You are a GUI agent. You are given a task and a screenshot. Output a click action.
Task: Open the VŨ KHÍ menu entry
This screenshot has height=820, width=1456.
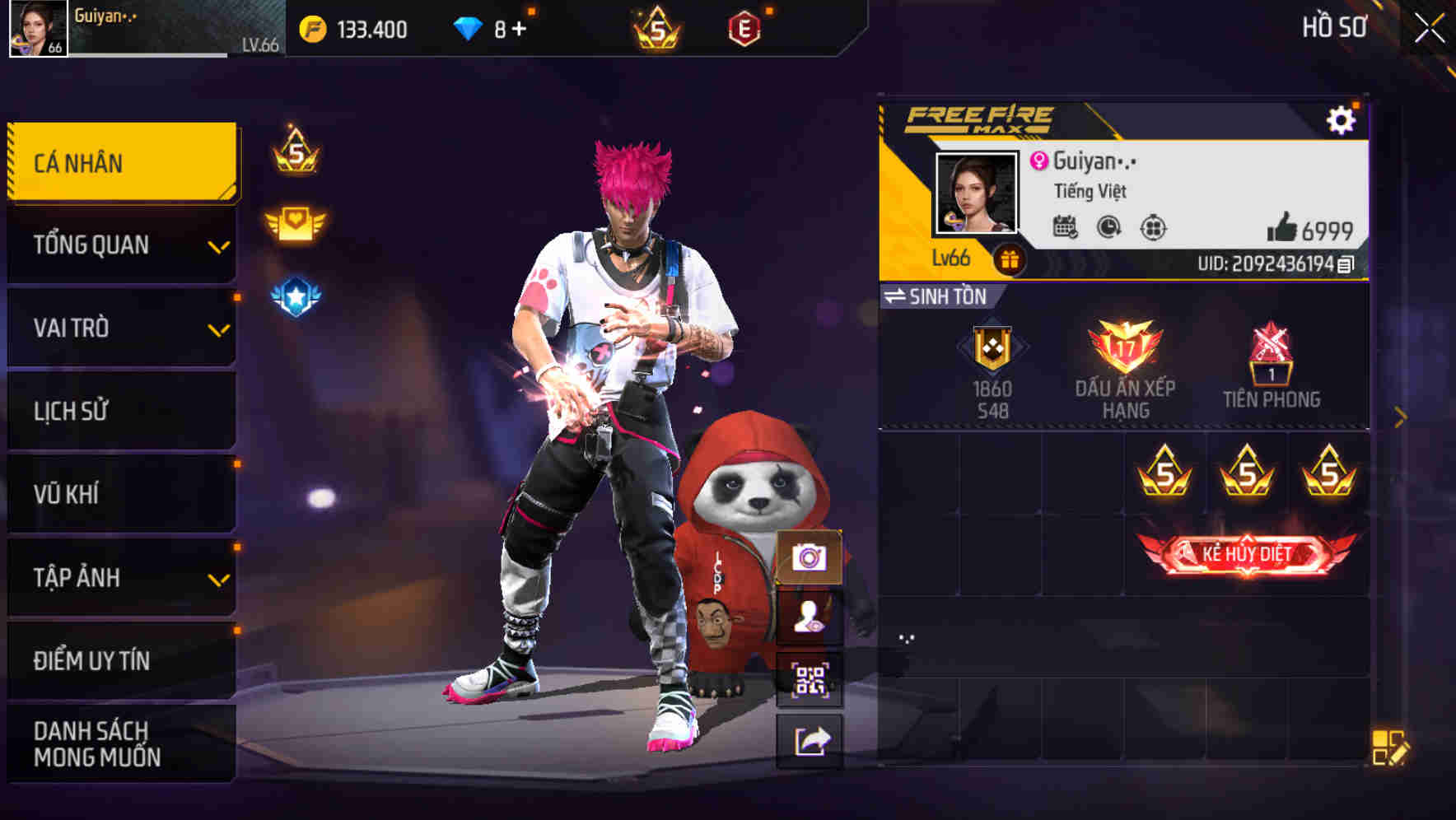120,494
